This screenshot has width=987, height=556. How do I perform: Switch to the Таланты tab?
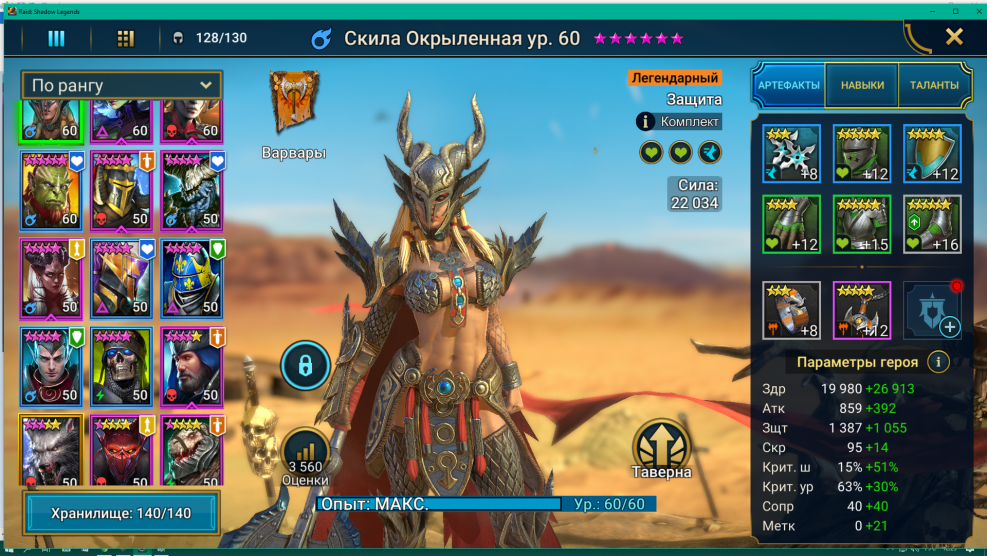click(x=934, y=85)
